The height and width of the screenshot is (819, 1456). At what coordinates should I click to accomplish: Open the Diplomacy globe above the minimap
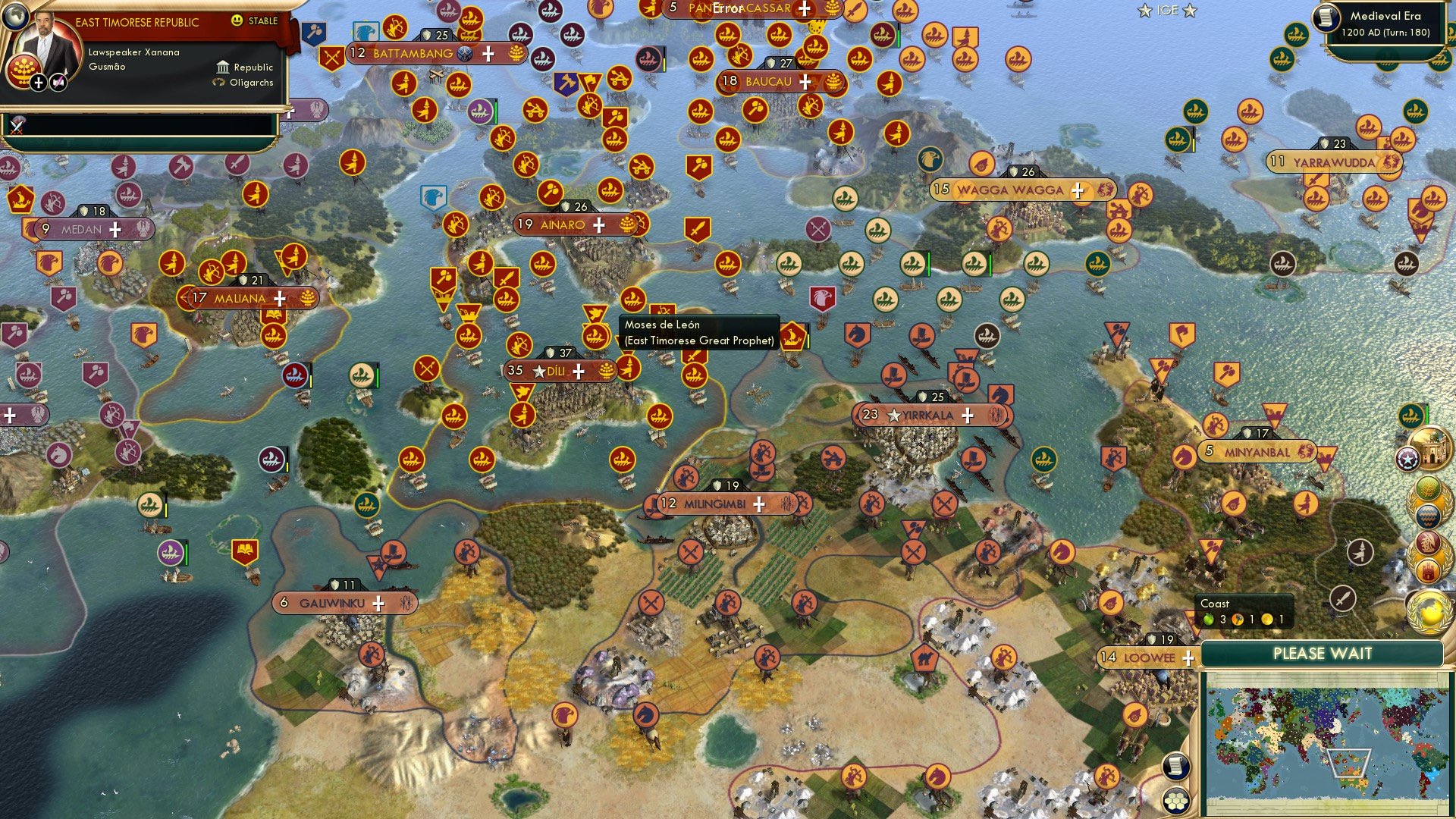pyautogui.click(x=1429, y=611)
